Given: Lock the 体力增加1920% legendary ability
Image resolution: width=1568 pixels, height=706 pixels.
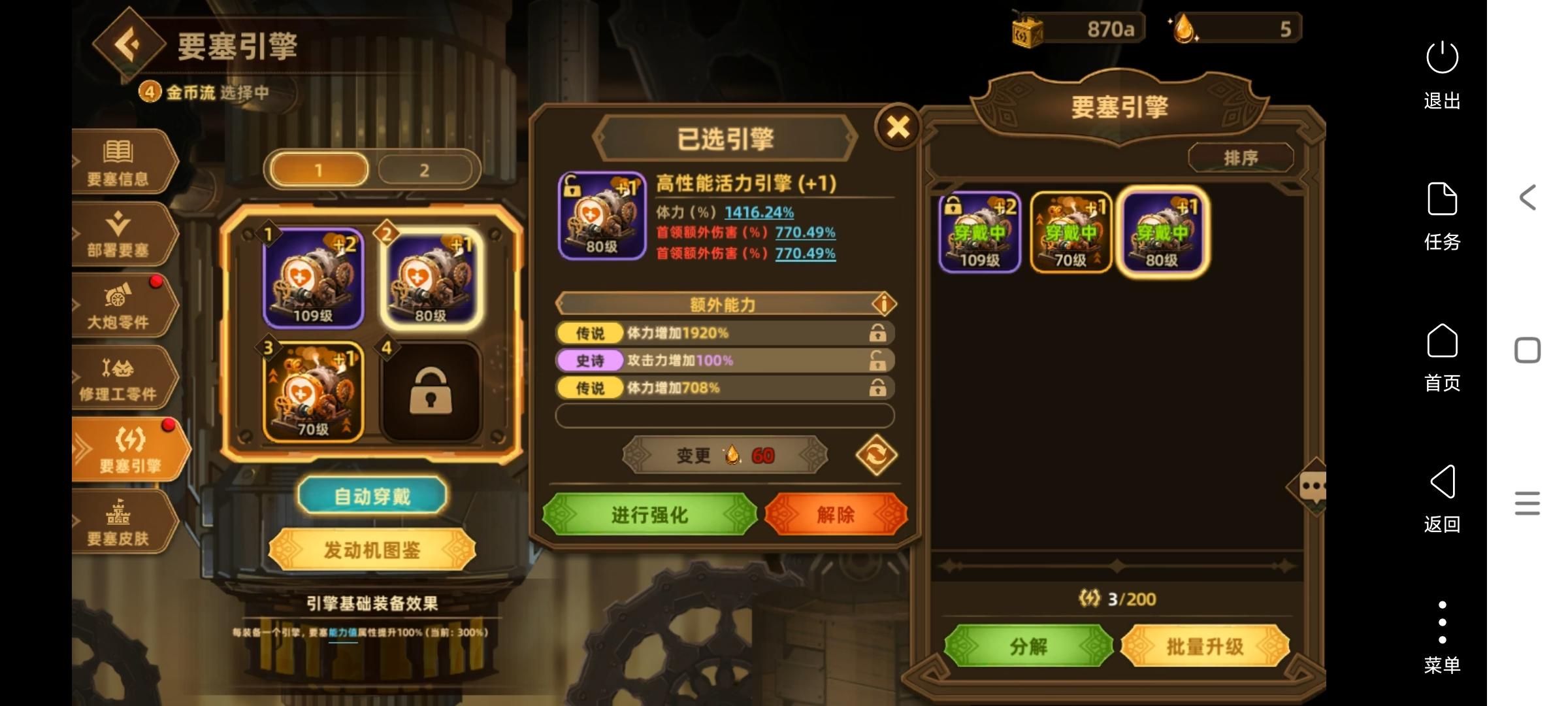Looking at the screenshot, I should pos(878,333).
